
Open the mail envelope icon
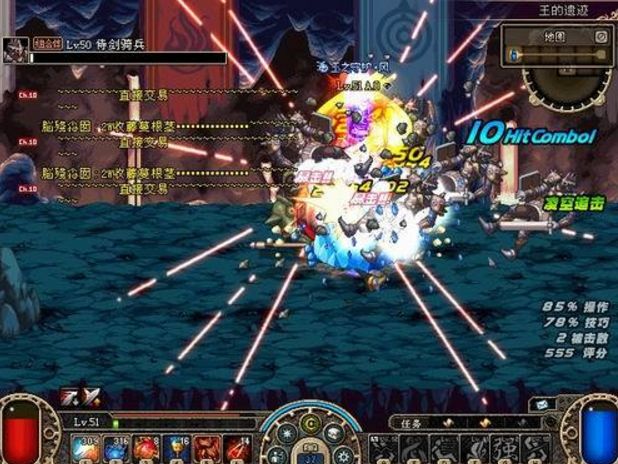coord(541,405)
